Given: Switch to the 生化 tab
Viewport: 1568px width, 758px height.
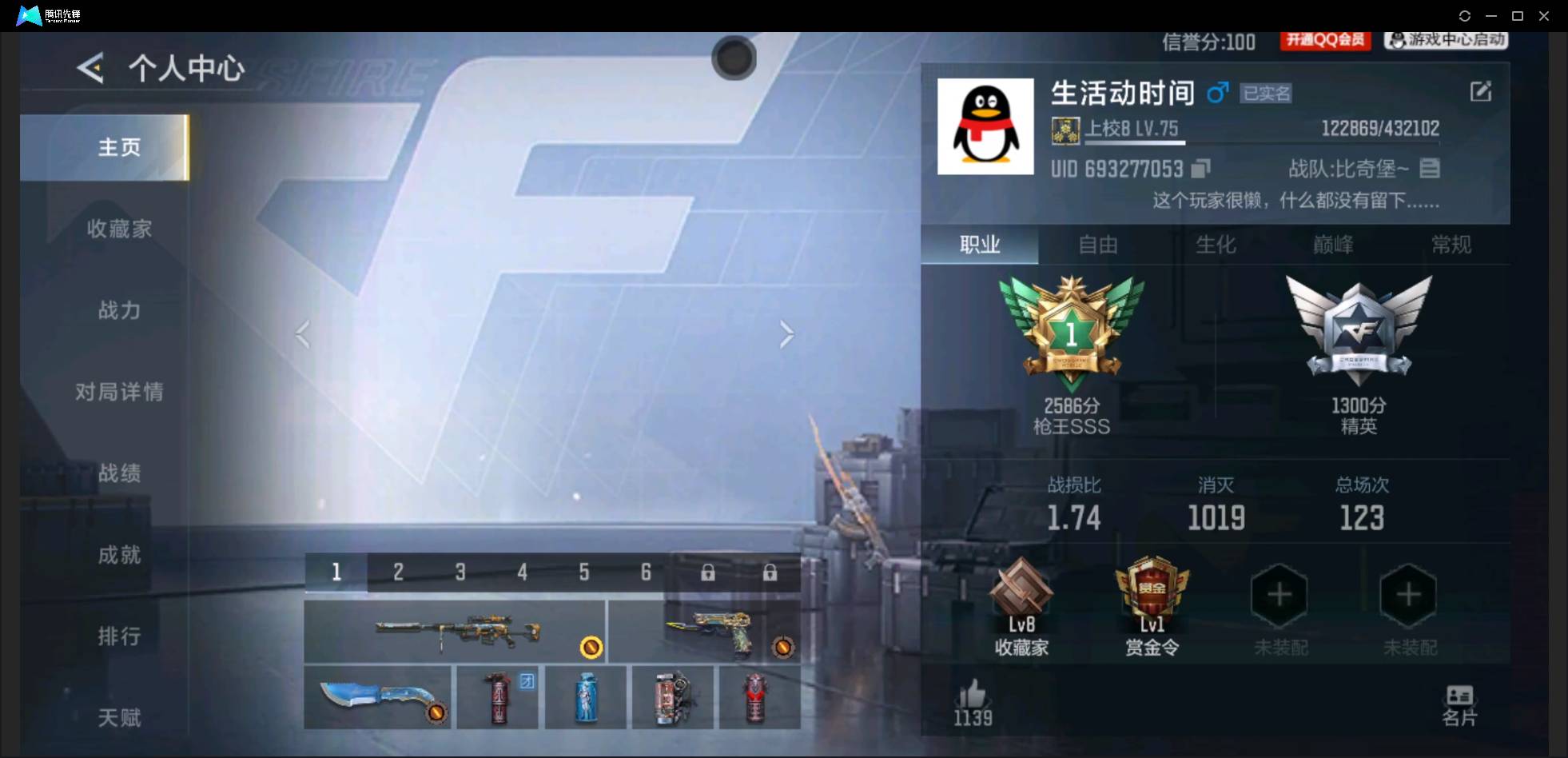Looking at the screenshot, I should 1216,245.
